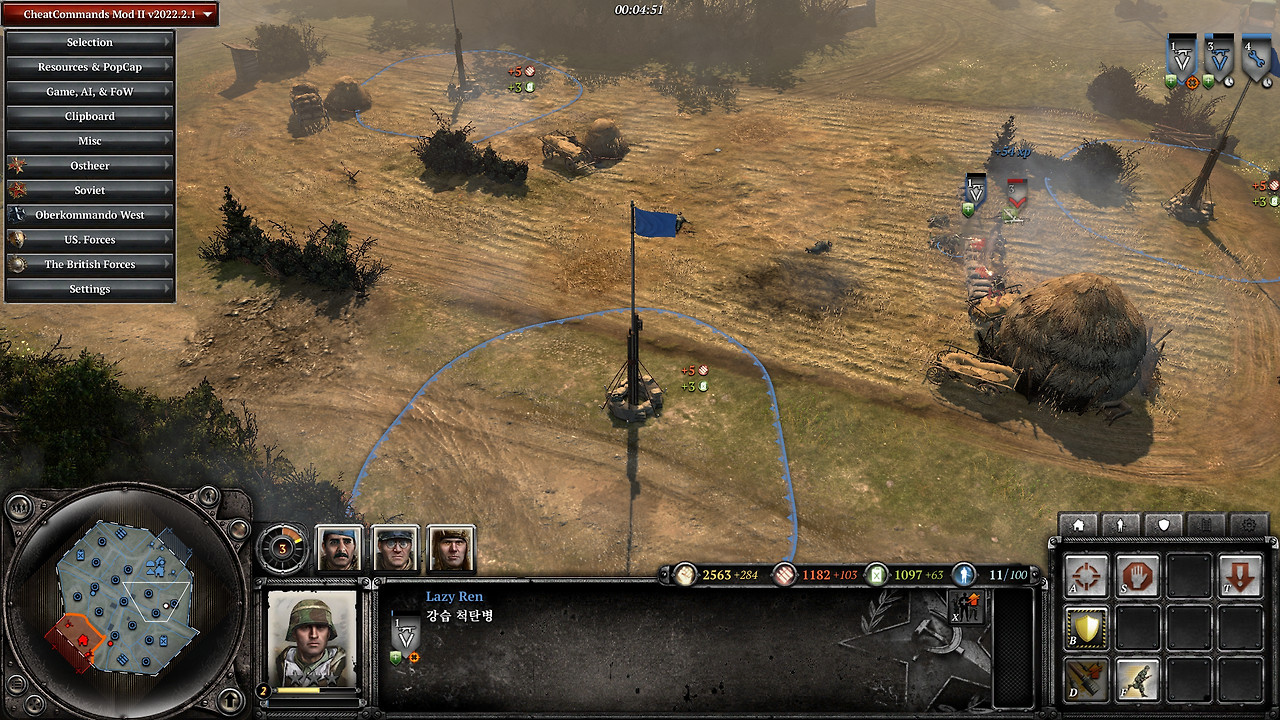Throw grenade using the grenade ability icon
This screenshot has width=1280, height=720.
click(x=1086, y=679)
